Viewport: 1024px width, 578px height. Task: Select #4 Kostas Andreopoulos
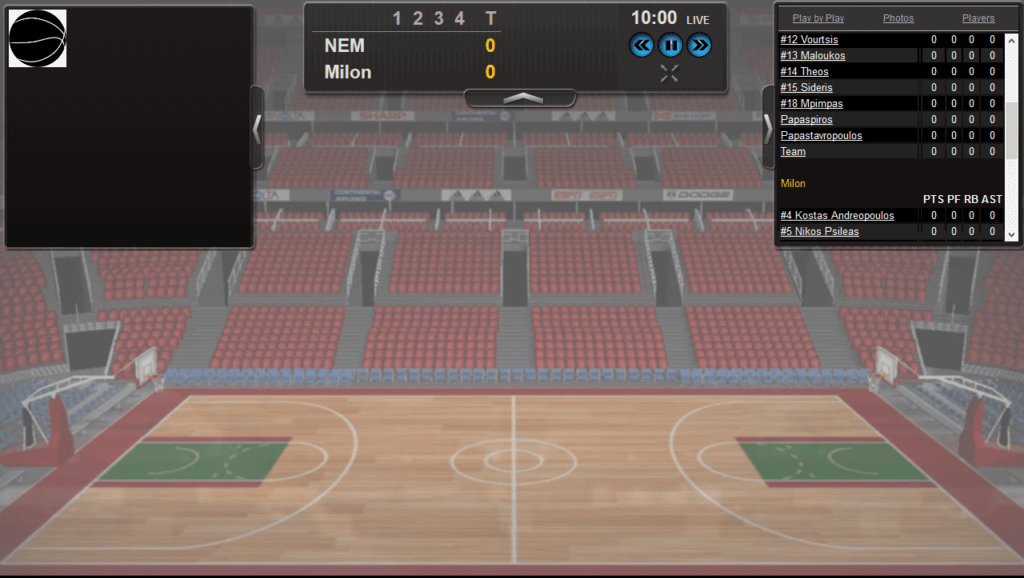pyautogui.click(x=837, y=216)
